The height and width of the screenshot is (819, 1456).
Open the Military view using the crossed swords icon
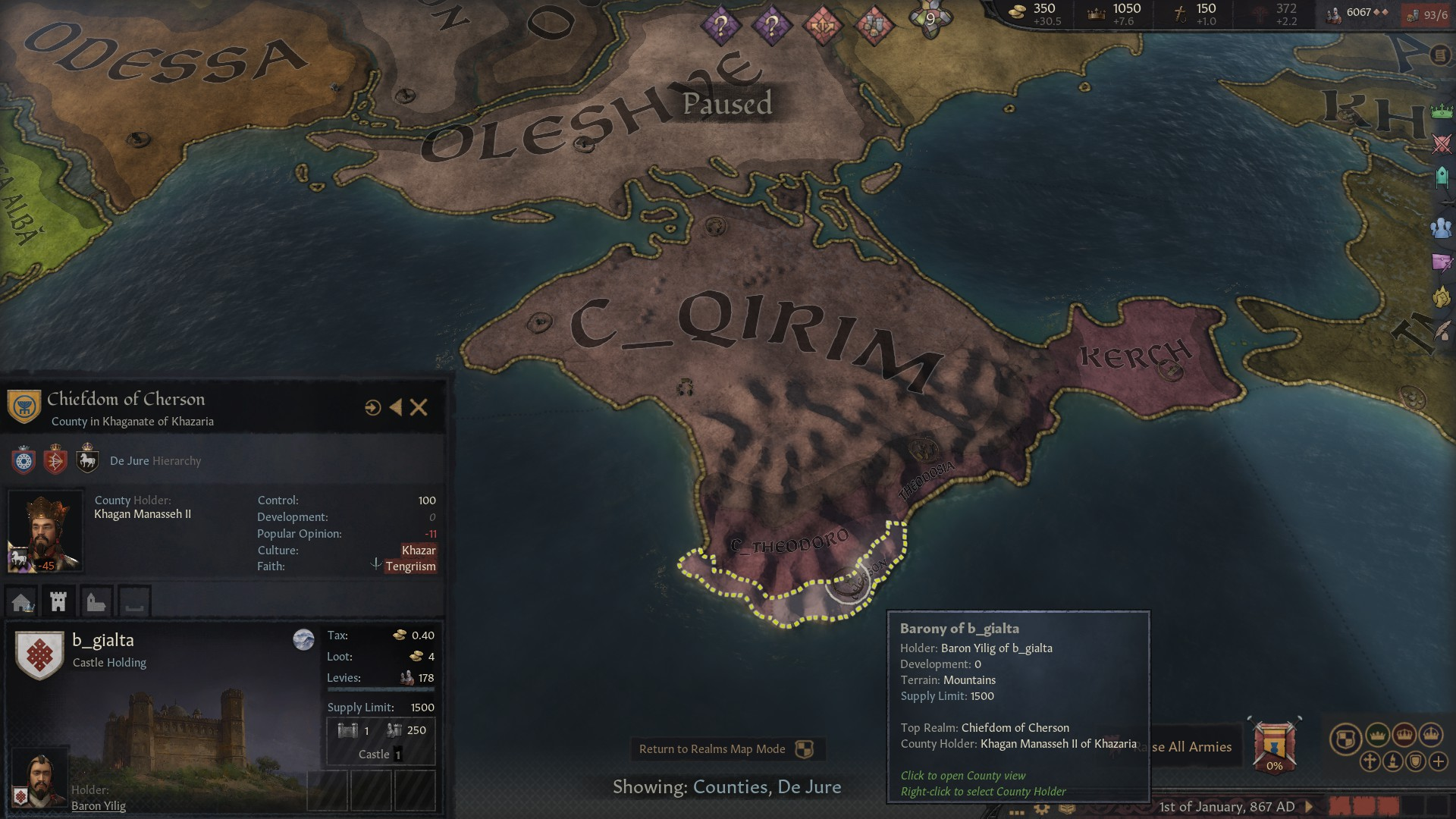pyautogui.click(x=1440, y=144)
